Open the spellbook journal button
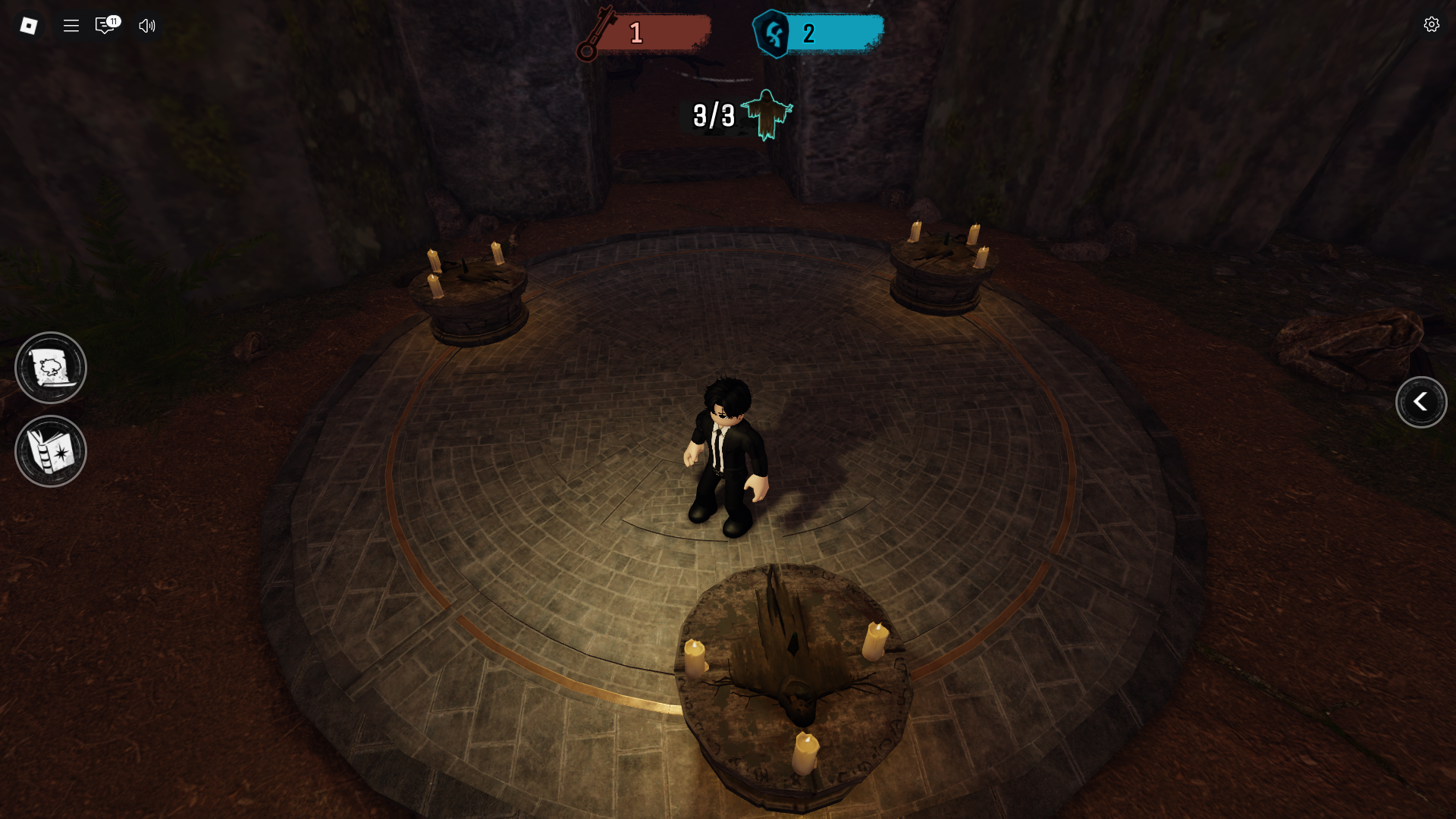Viewport: 1456px width, 819px height. tap(51, 452)
